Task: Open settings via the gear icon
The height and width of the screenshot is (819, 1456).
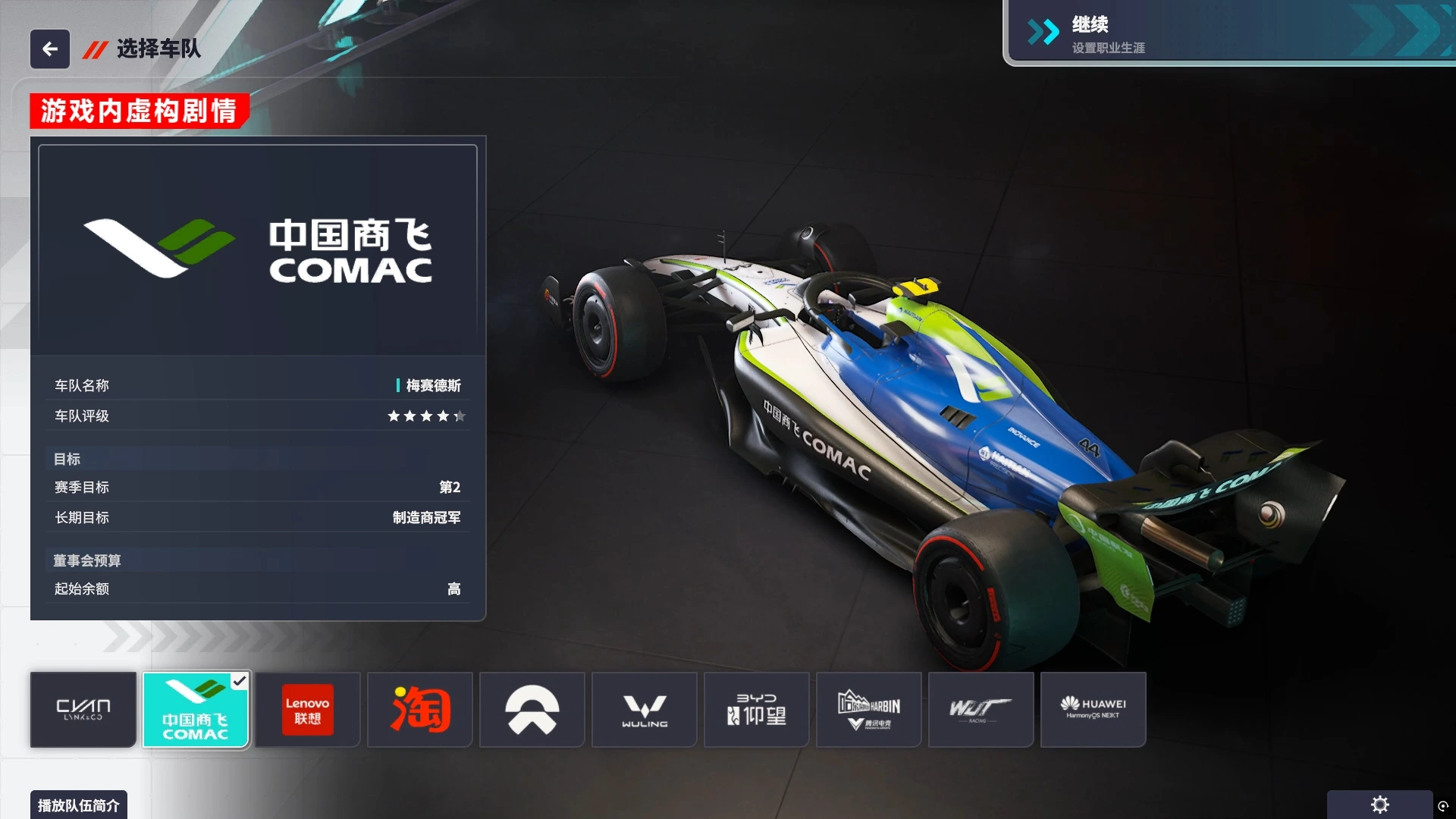Action: (1379, 805)
